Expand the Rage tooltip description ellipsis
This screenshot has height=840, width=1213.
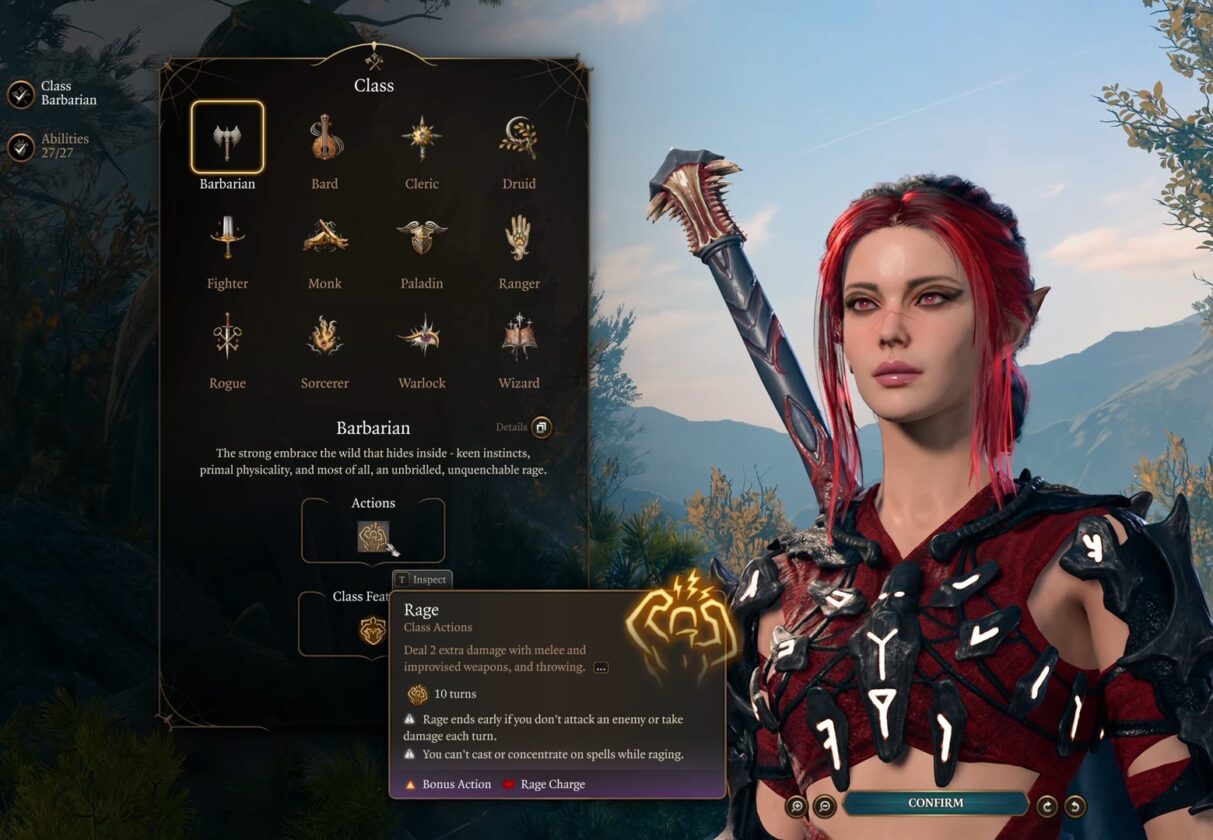pyautogui.click(x=601, y=667)
